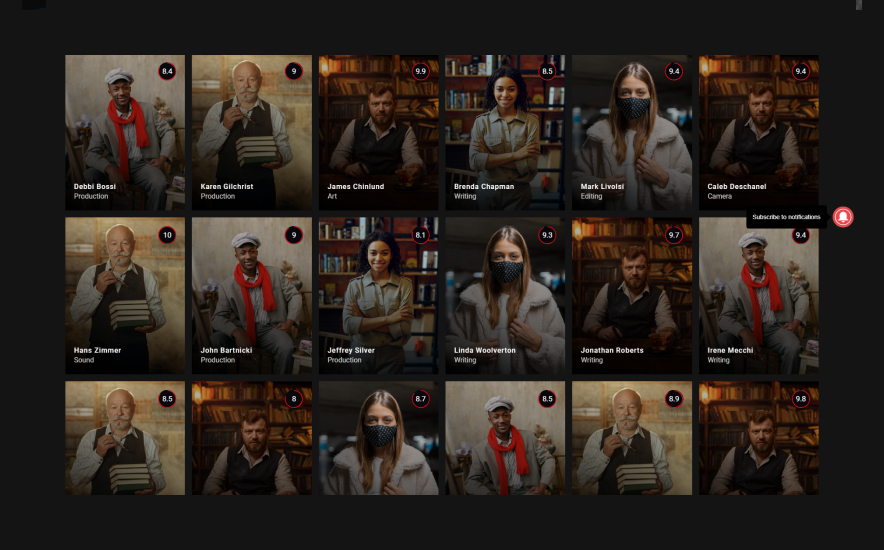Viewport: 884px width, 550px height.
Task: Open Mark Livolsi's Editing card
Action: click(632, 132)
